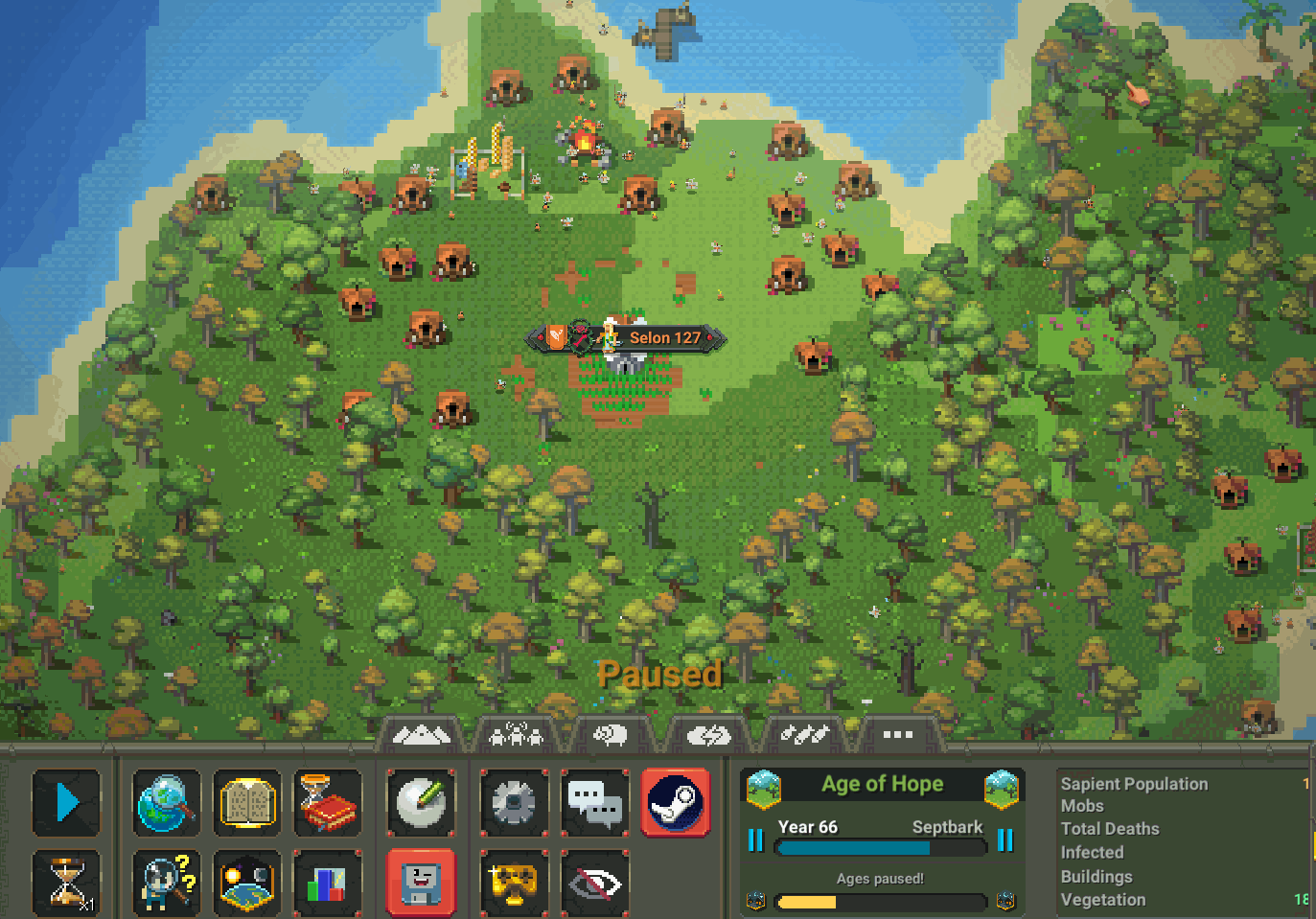This screenshot has width=1316, height=919.
Task: Select the sphere with green pencil icon
Action: [x=421, y=802]
